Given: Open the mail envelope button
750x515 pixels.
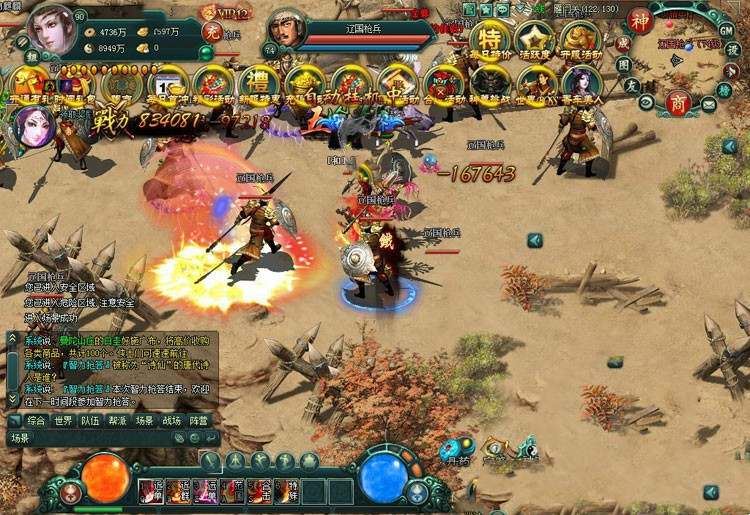Looking at the screenshot, I should pos(708,102).
